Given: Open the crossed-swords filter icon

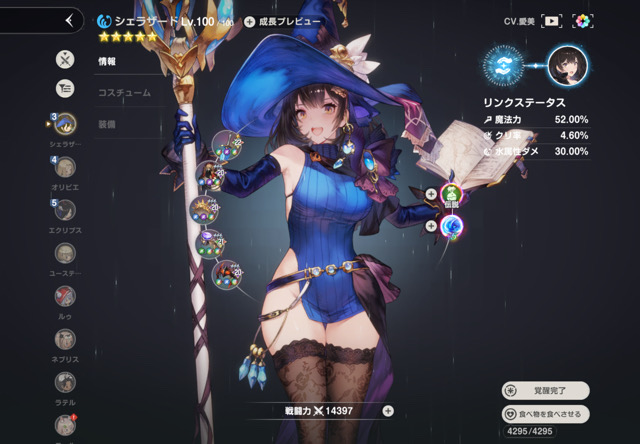Looking at the screenshot, I should point(65,59).
